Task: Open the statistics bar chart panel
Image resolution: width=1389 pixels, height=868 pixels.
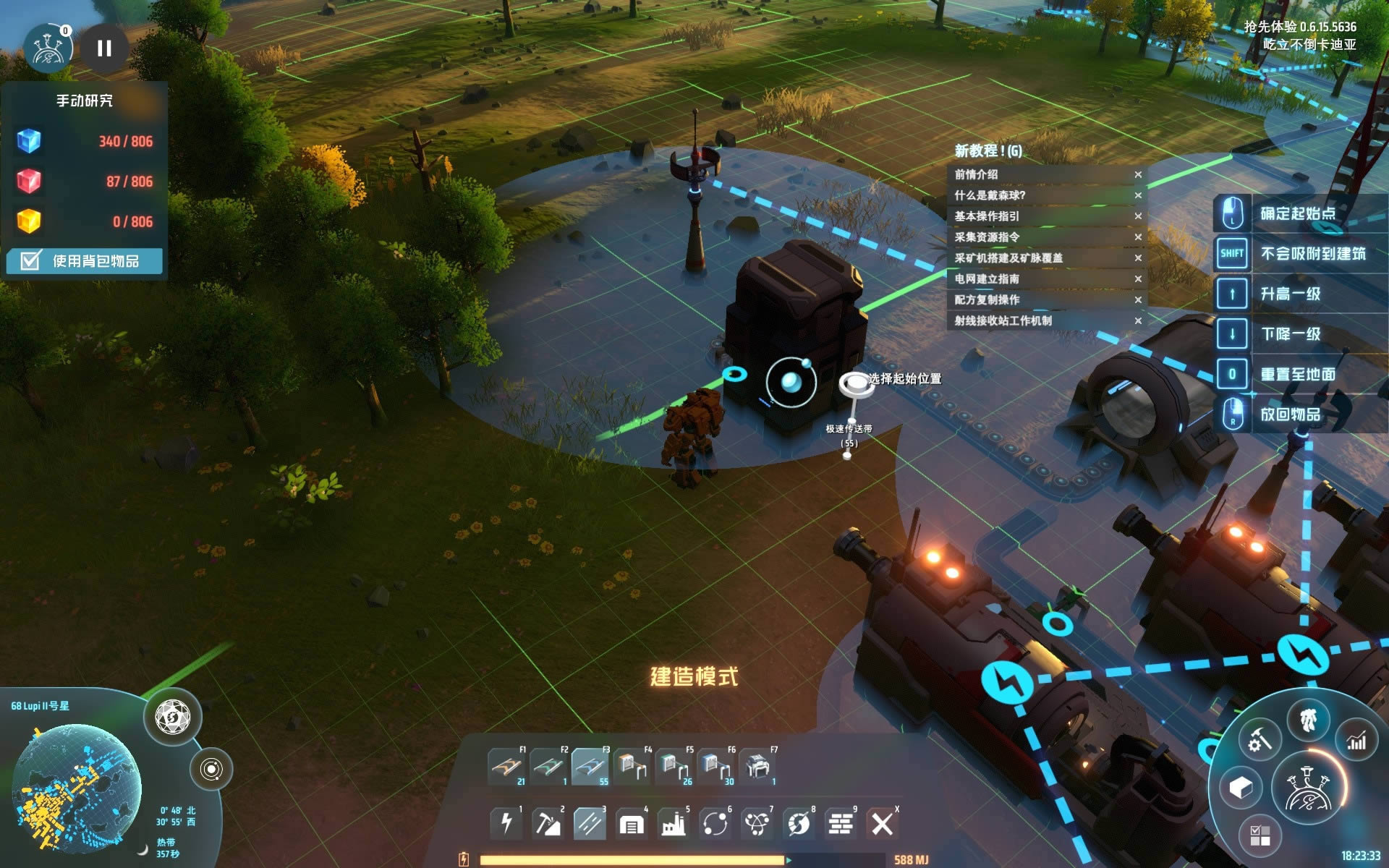Action: pos(1356,740)
